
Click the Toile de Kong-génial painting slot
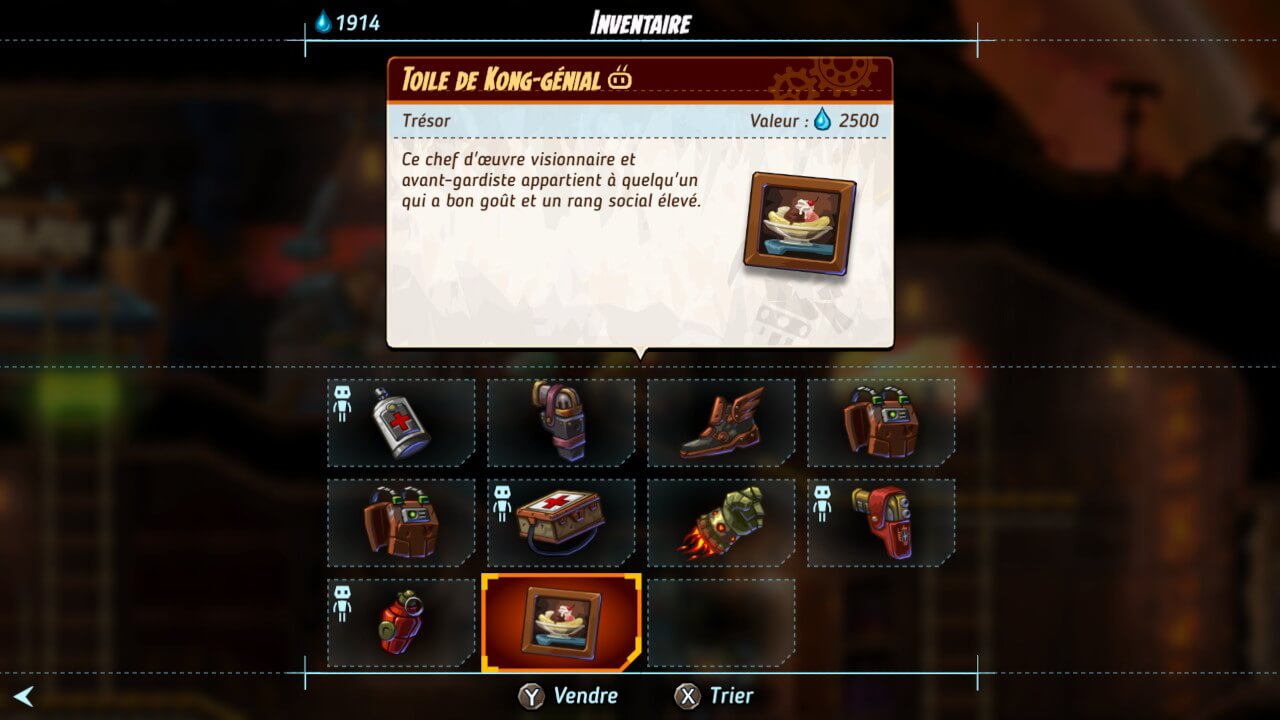pyautogui.click(x=561, y=622)
